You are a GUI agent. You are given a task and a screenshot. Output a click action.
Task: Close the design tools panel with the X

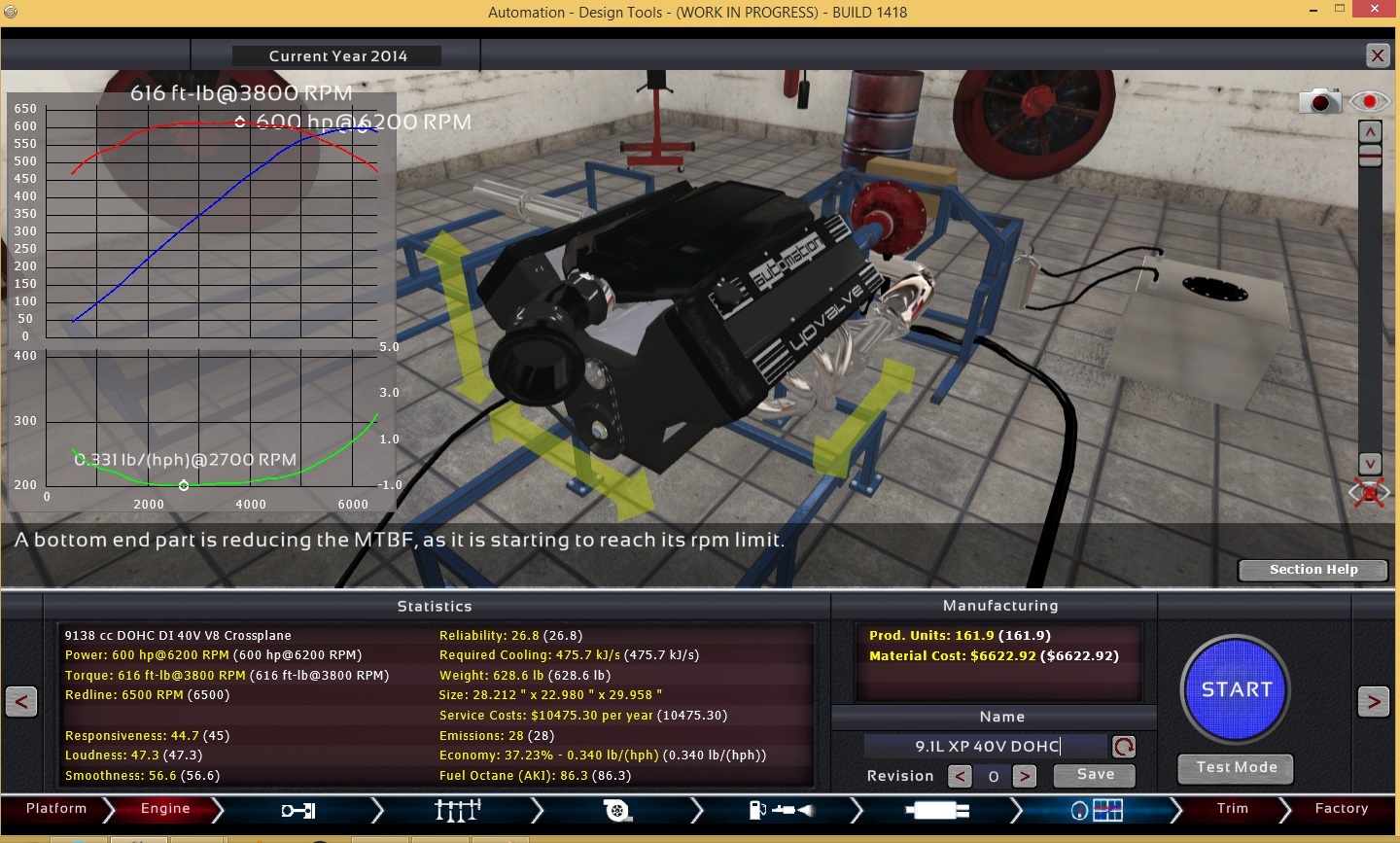pos(1378,55)
